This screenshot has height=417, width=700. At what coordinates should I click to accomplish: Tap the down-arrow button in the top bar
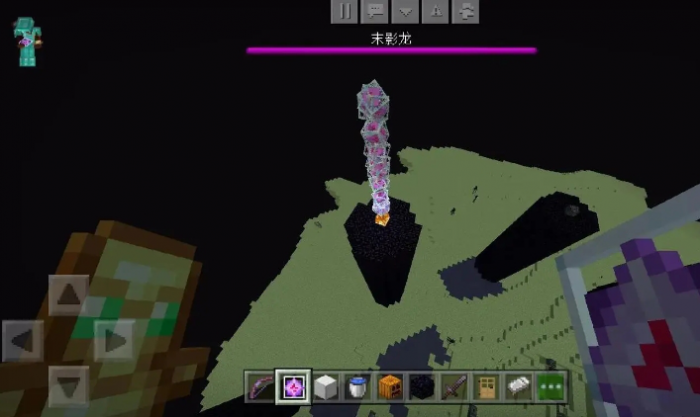[x=405, y=11]
